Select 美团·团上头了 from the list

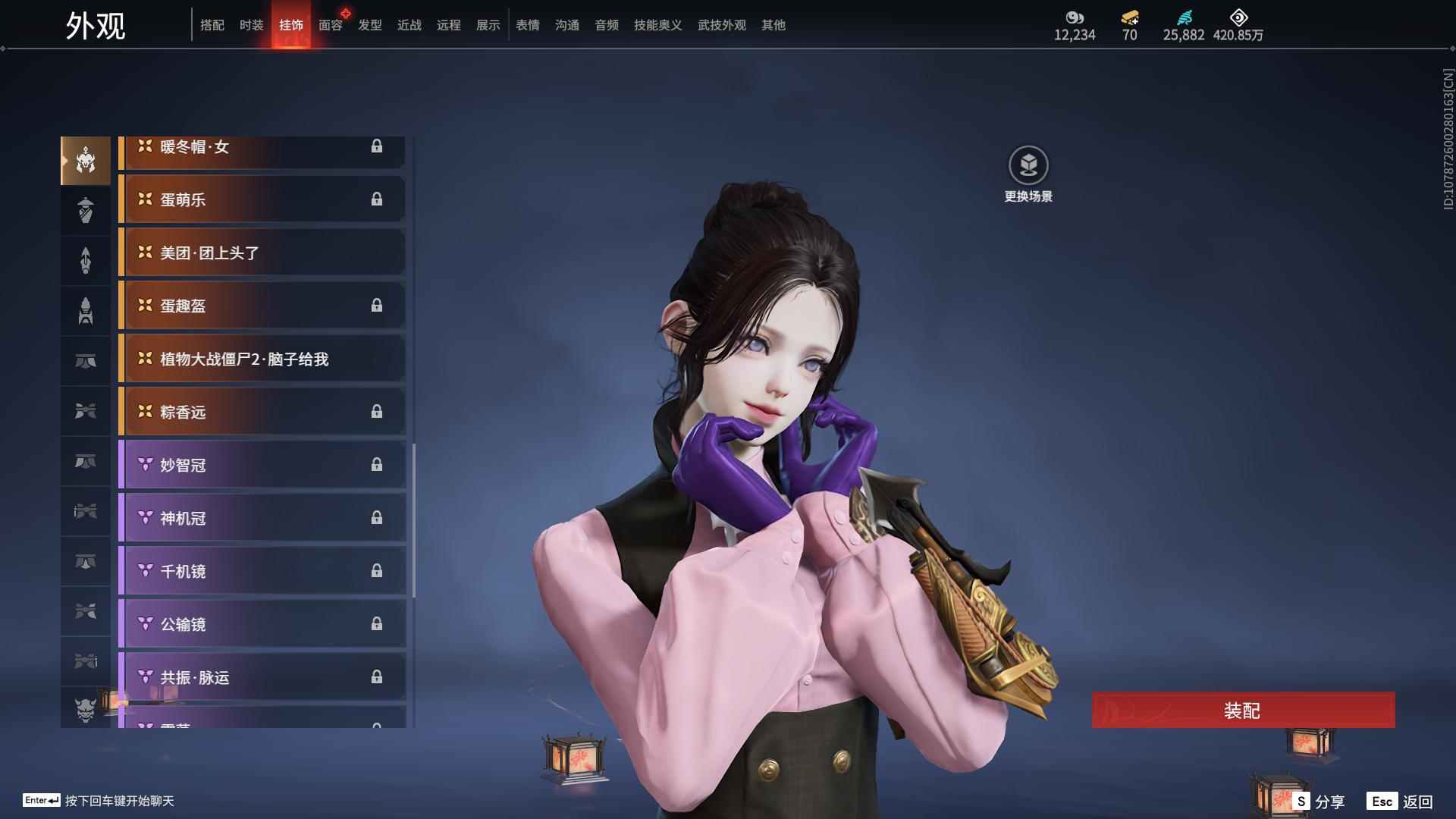262,253
